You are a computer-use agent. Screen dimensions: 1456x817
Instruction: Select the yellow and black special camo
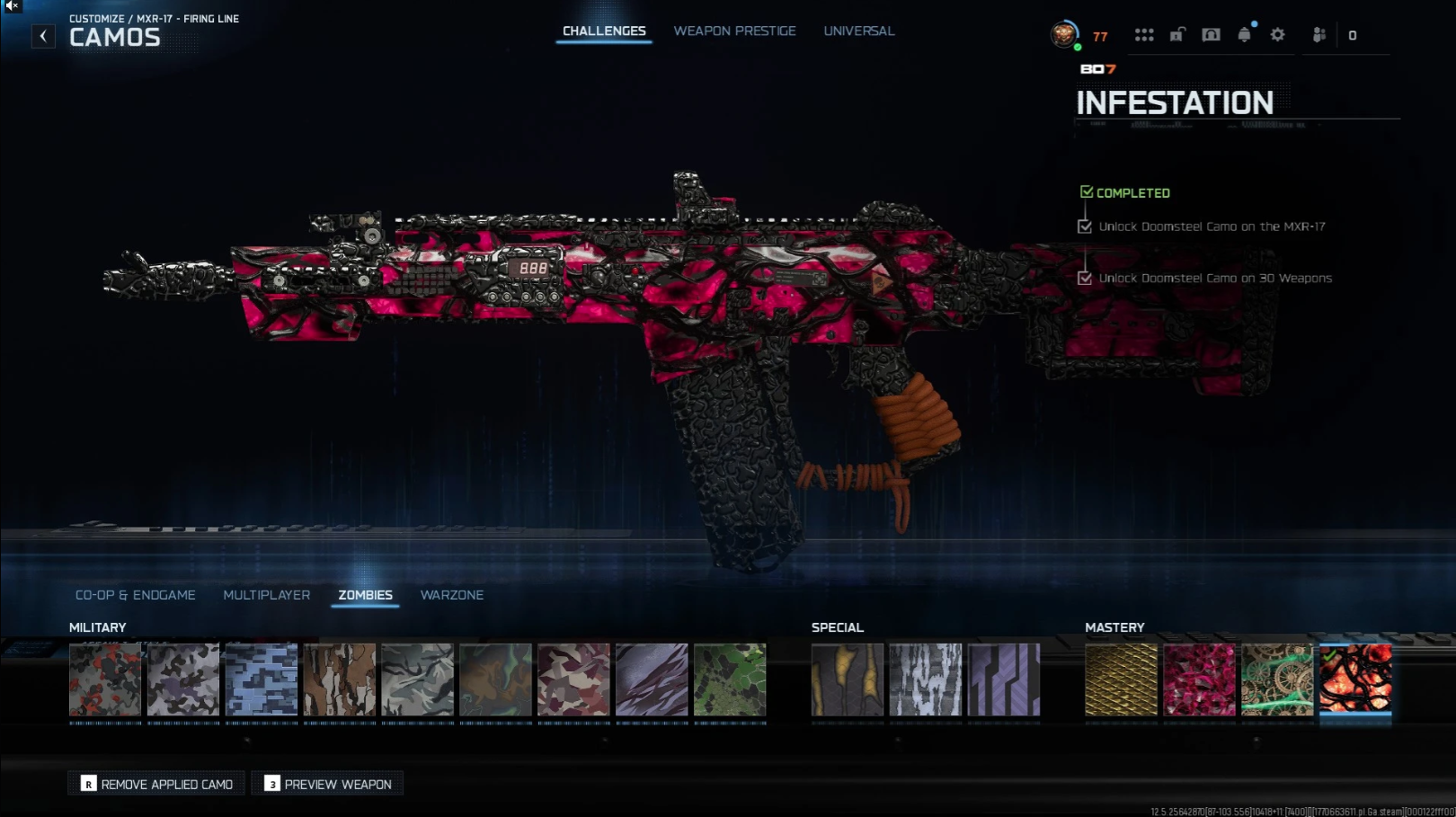[x=848, y=679]
